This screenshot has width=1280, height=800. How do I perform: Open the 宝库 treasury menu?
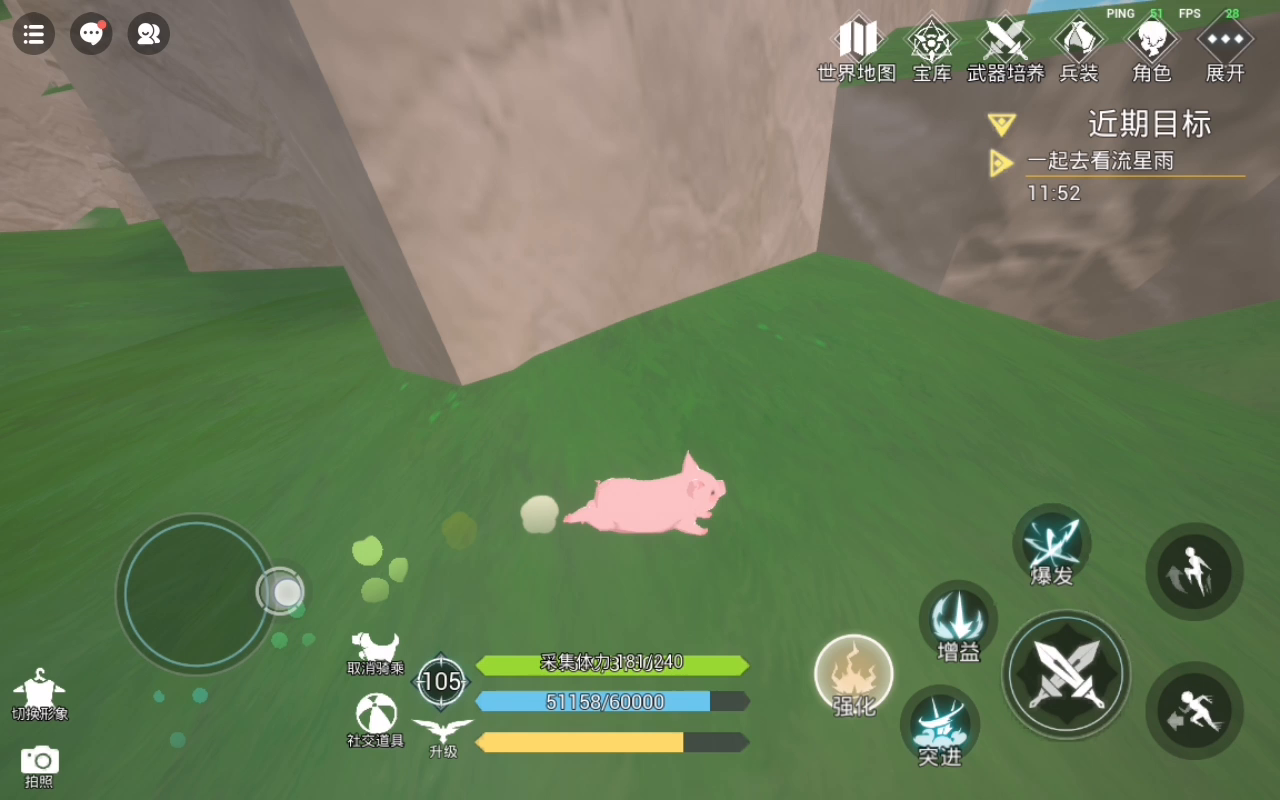pyautogui.click(x=932, y=48)
